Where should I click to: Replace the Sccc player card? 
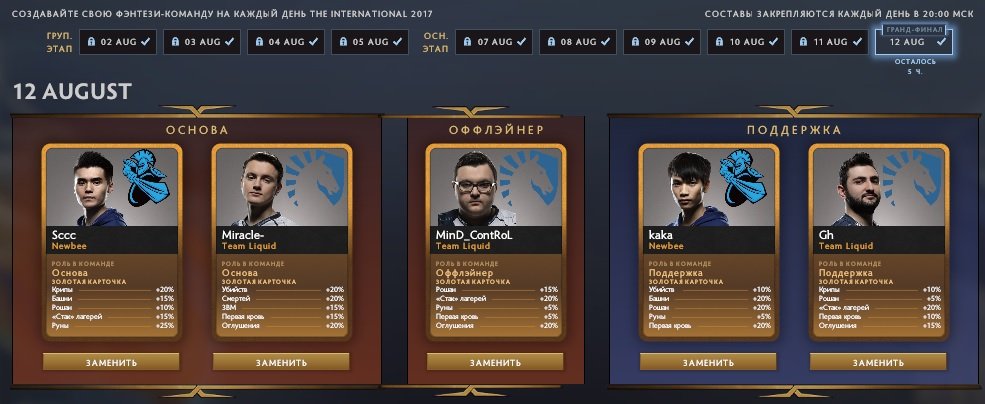(112, 362)
